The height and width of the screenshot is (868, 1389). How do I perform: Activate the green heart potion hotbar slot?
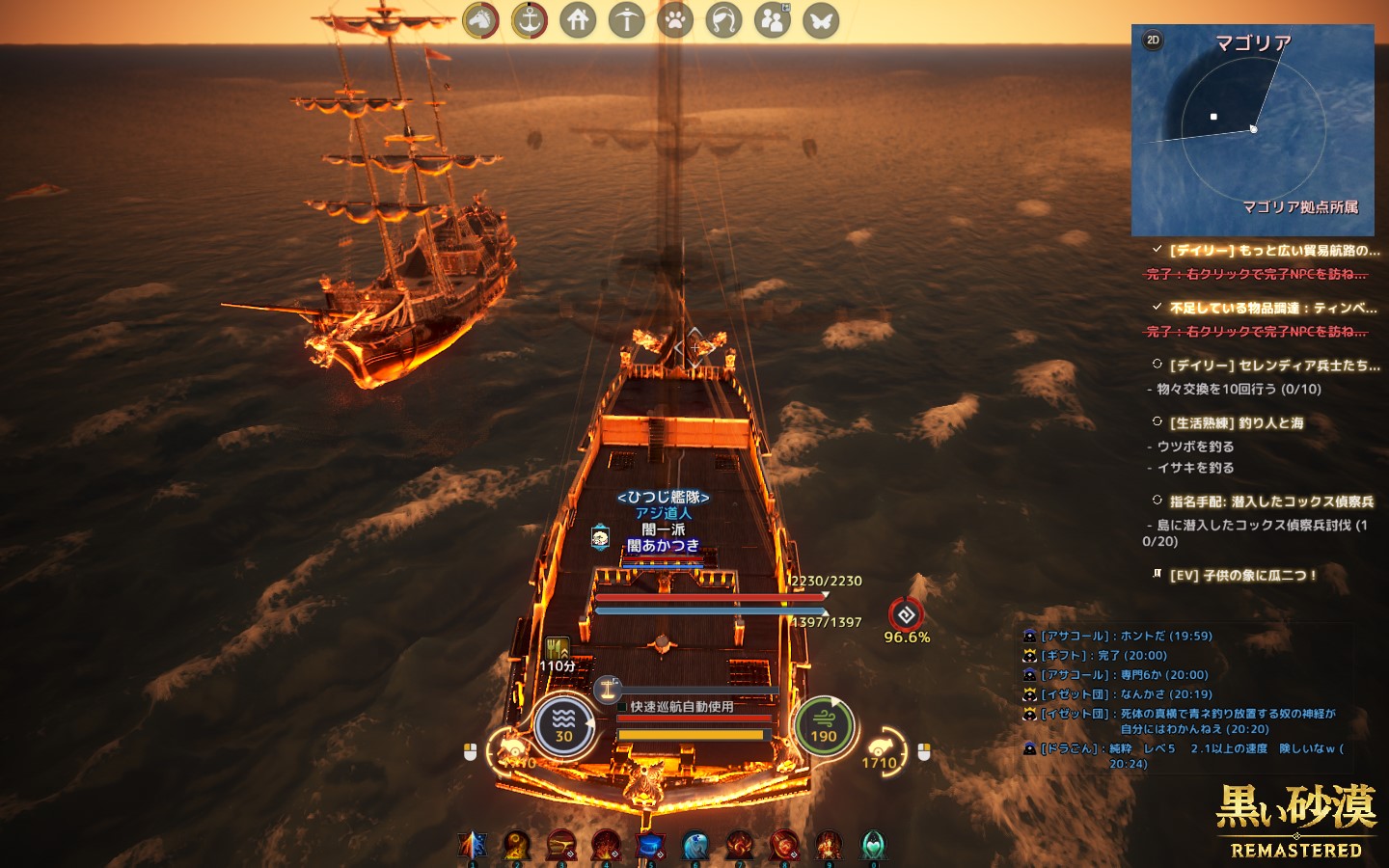tap(873, 845)
